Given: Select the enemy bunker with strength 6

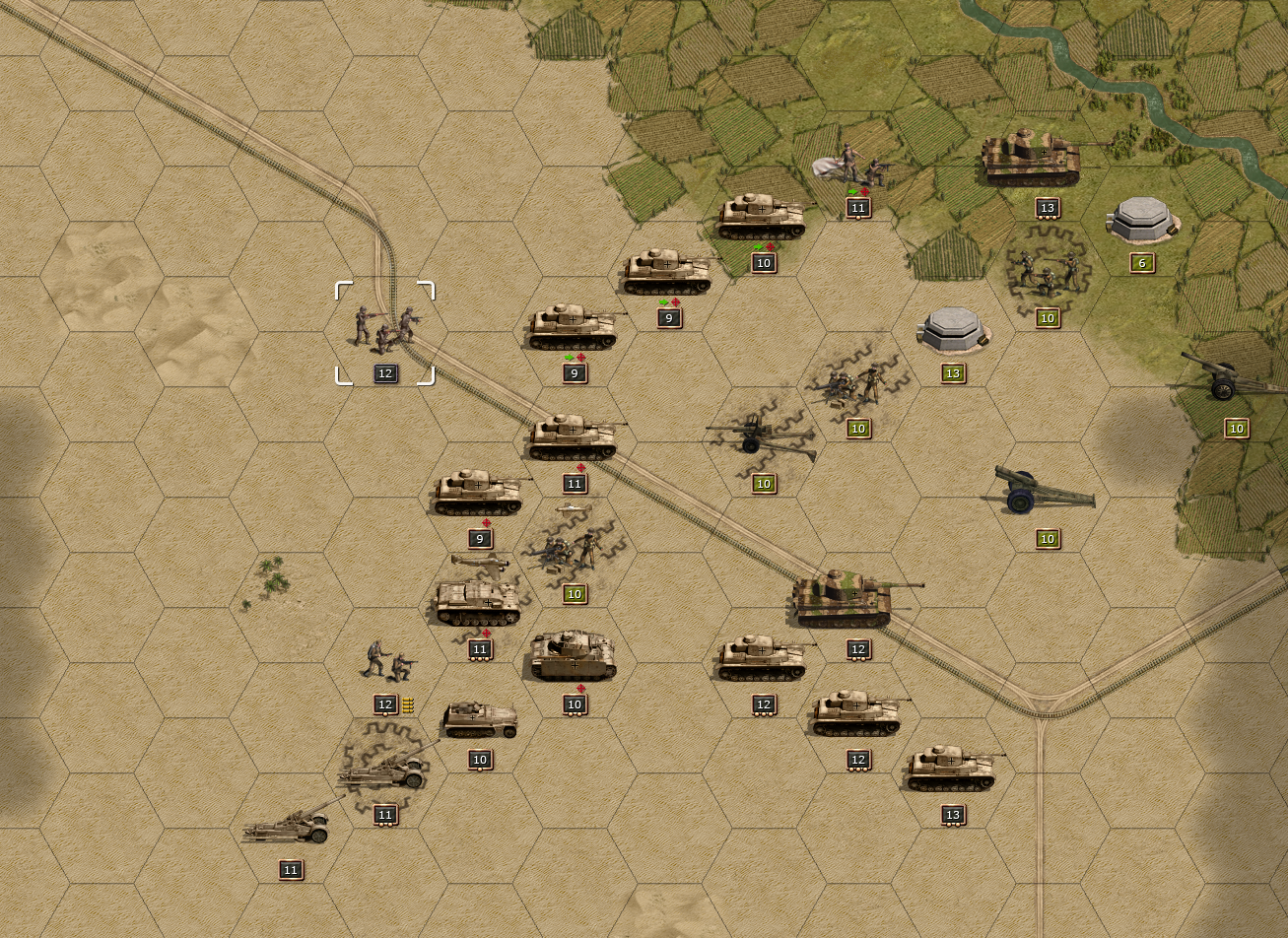Looking at the screenshot, I should click(1142, 221).
